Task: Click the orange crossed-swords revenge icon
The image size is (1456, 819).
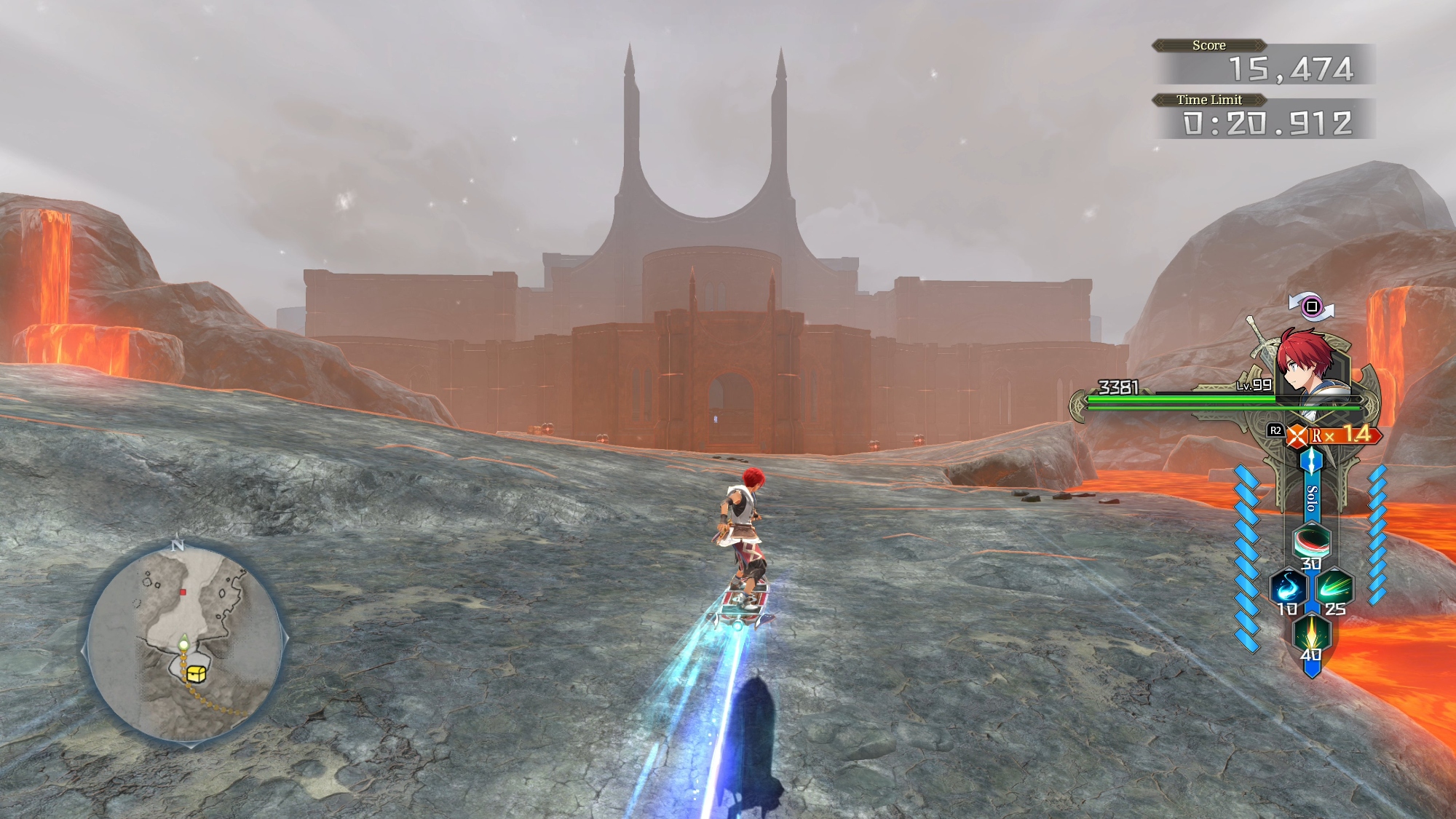Action: click(1297, 436)
